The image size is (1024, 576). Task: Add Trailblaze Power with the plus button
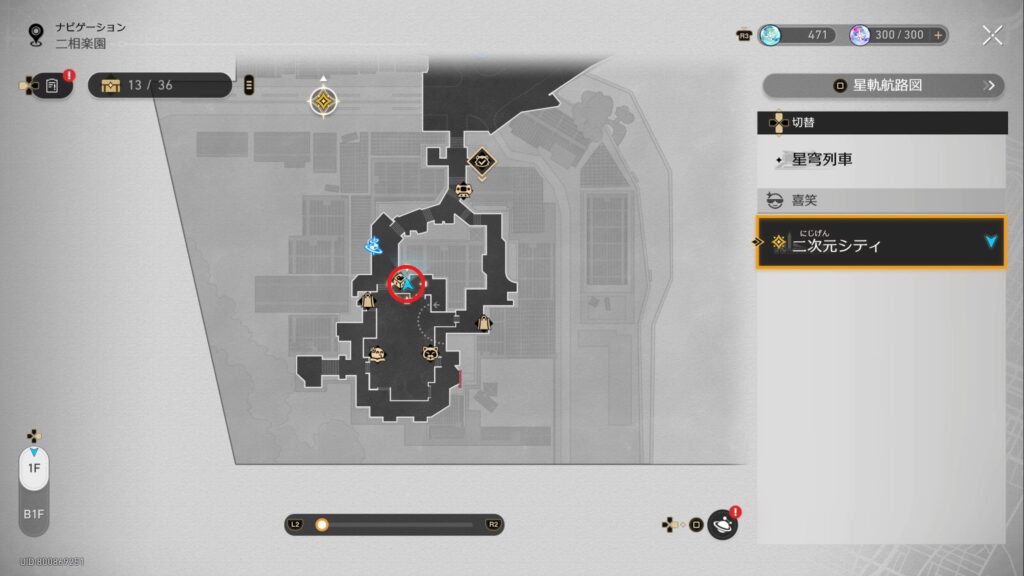(938, 35)
